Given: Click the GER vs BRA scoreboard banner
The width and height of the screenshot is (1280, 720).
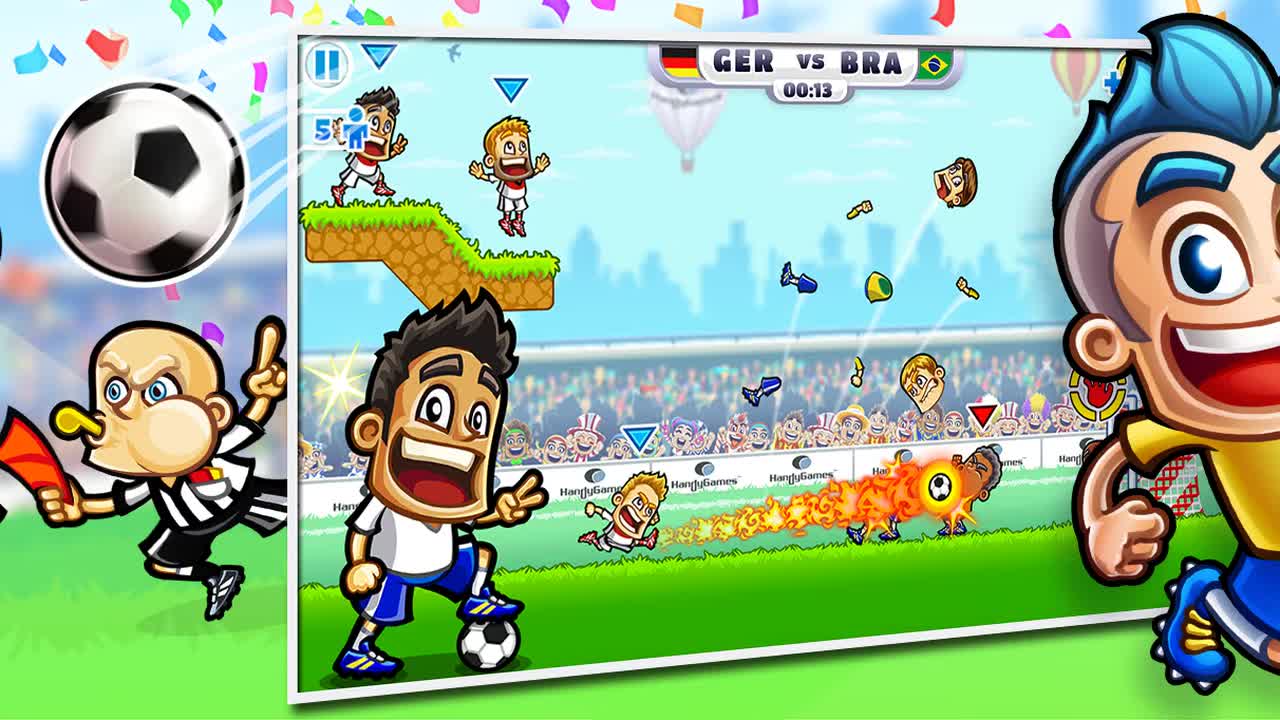Looking at the screenshot, I should point(806,62).
